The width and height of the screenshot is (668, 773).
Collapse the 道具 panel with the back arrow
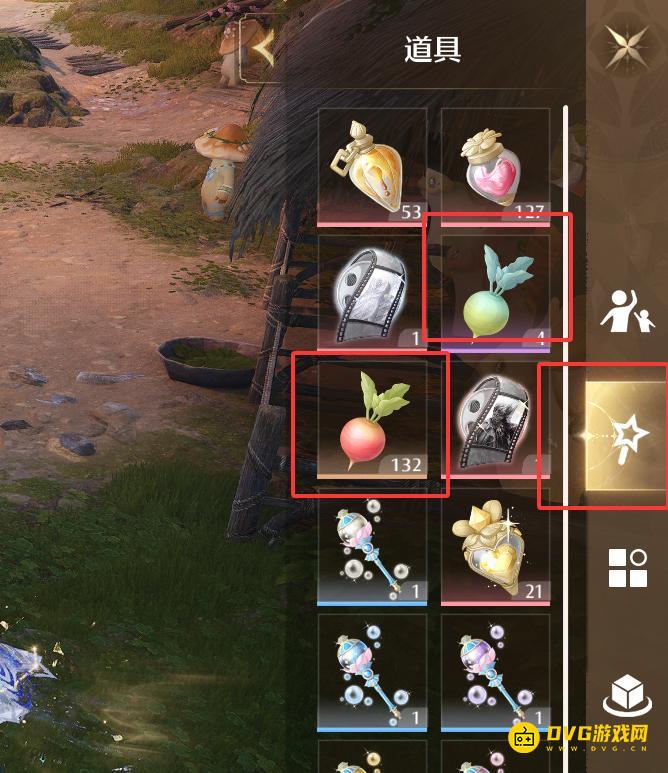263,46
